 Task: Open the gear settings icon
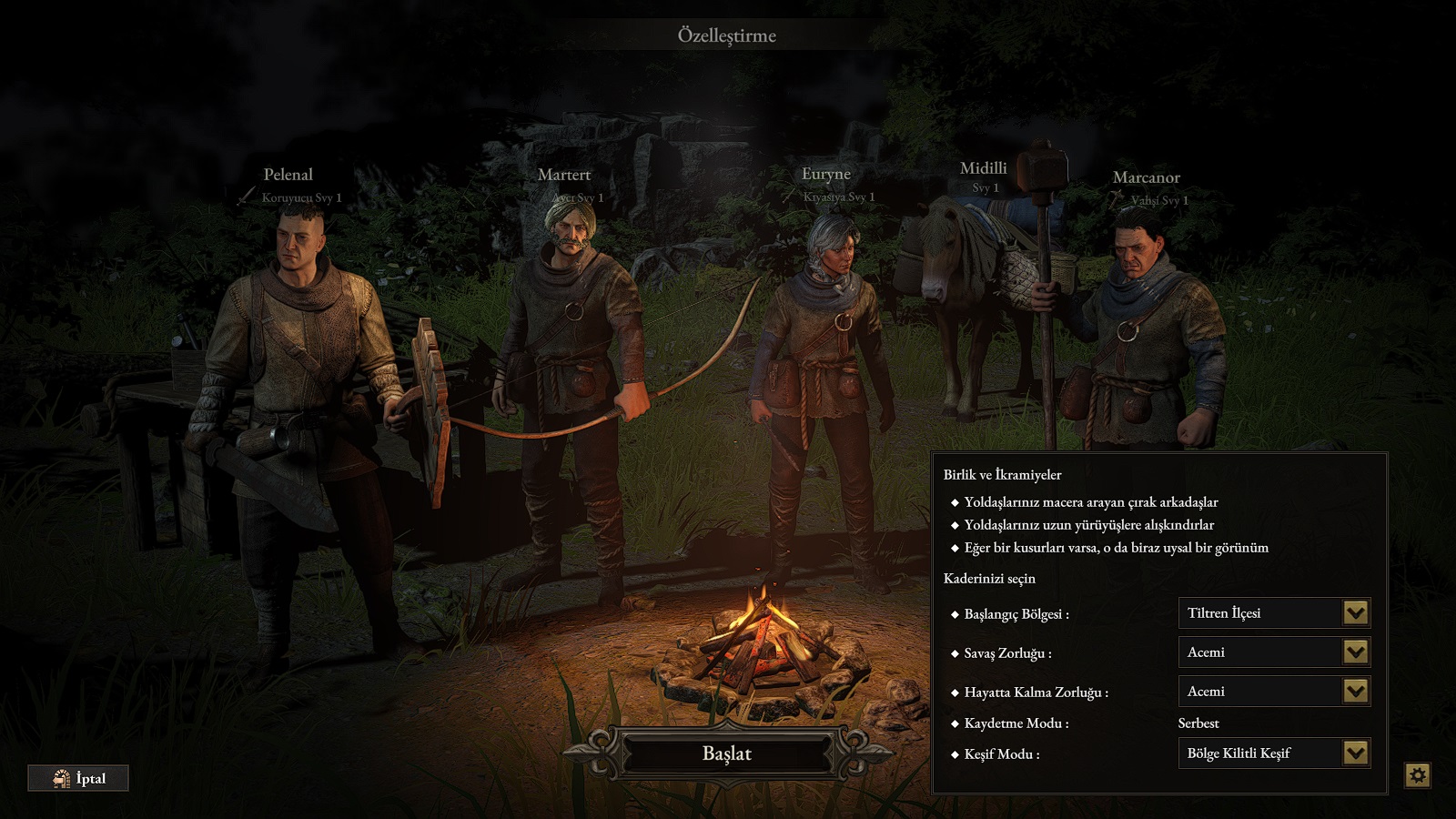[1417, 775]
